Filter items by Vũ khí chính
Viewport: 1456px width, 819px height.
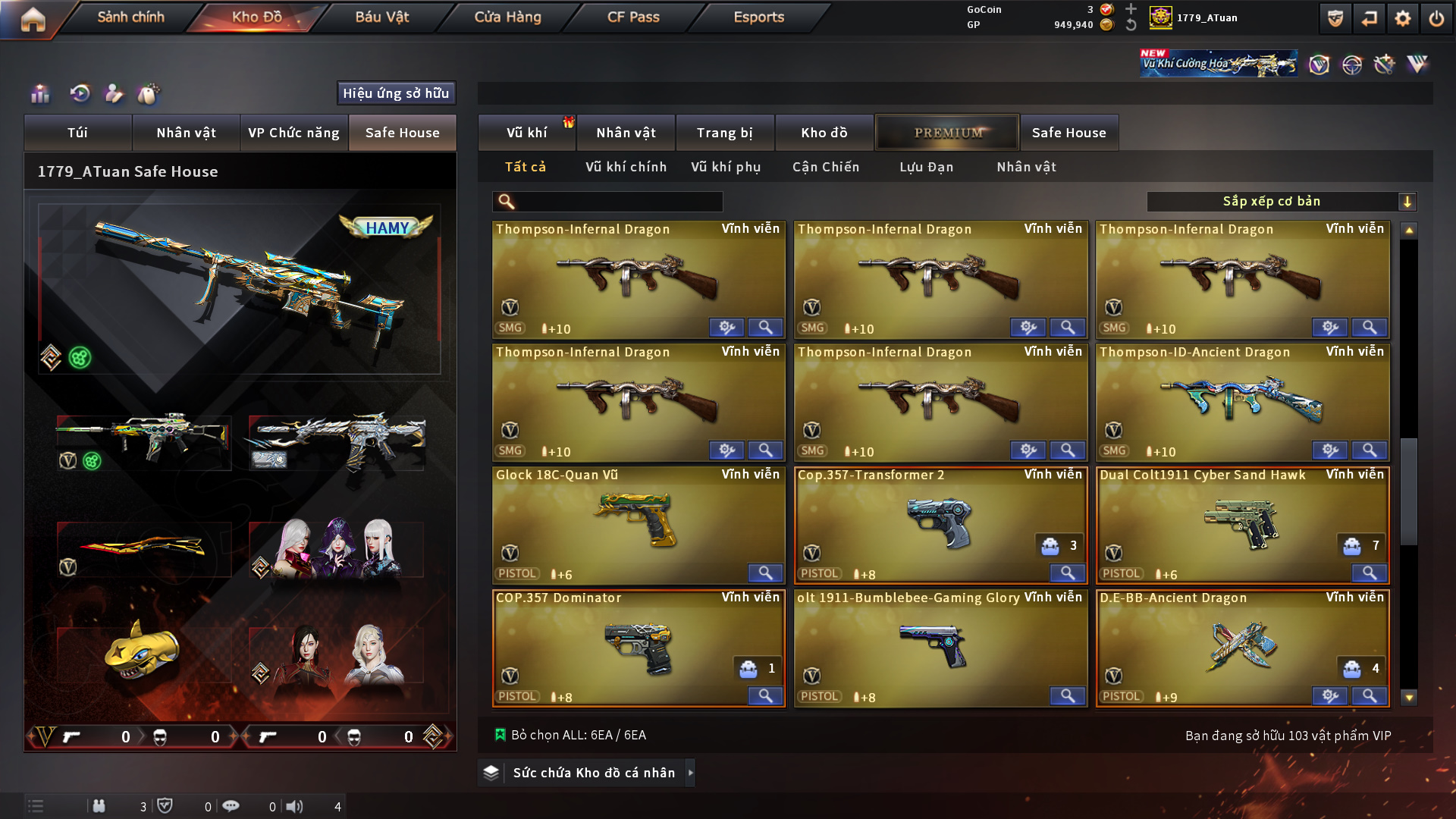pyautogui.click(x=626, y=167)
